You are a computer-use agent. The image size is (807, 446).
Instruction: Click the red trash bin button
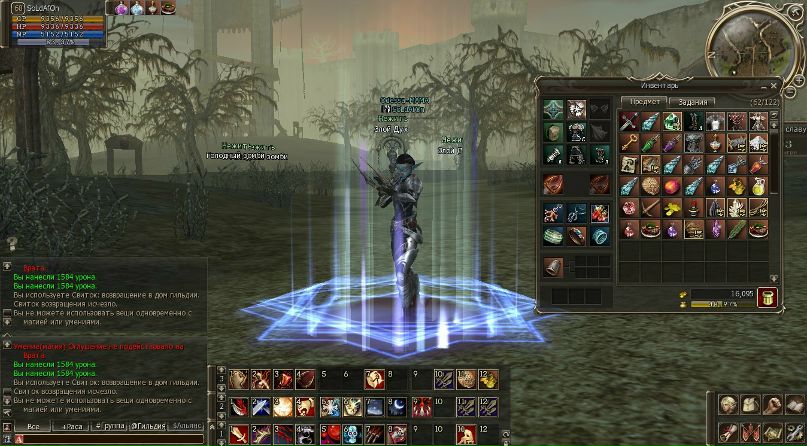[x=767, y=296]
